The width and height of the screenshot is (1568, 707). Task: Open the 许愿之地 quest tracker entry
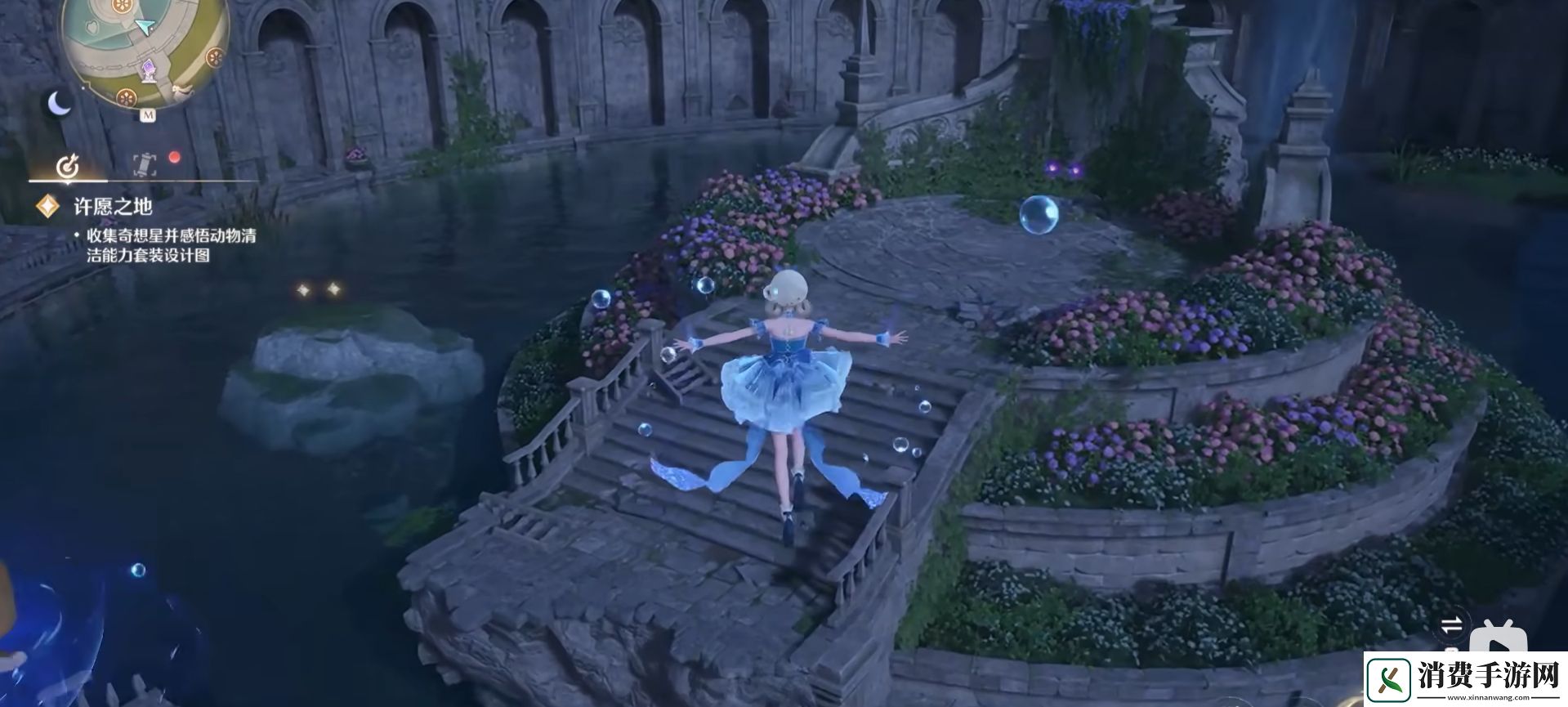113,207
